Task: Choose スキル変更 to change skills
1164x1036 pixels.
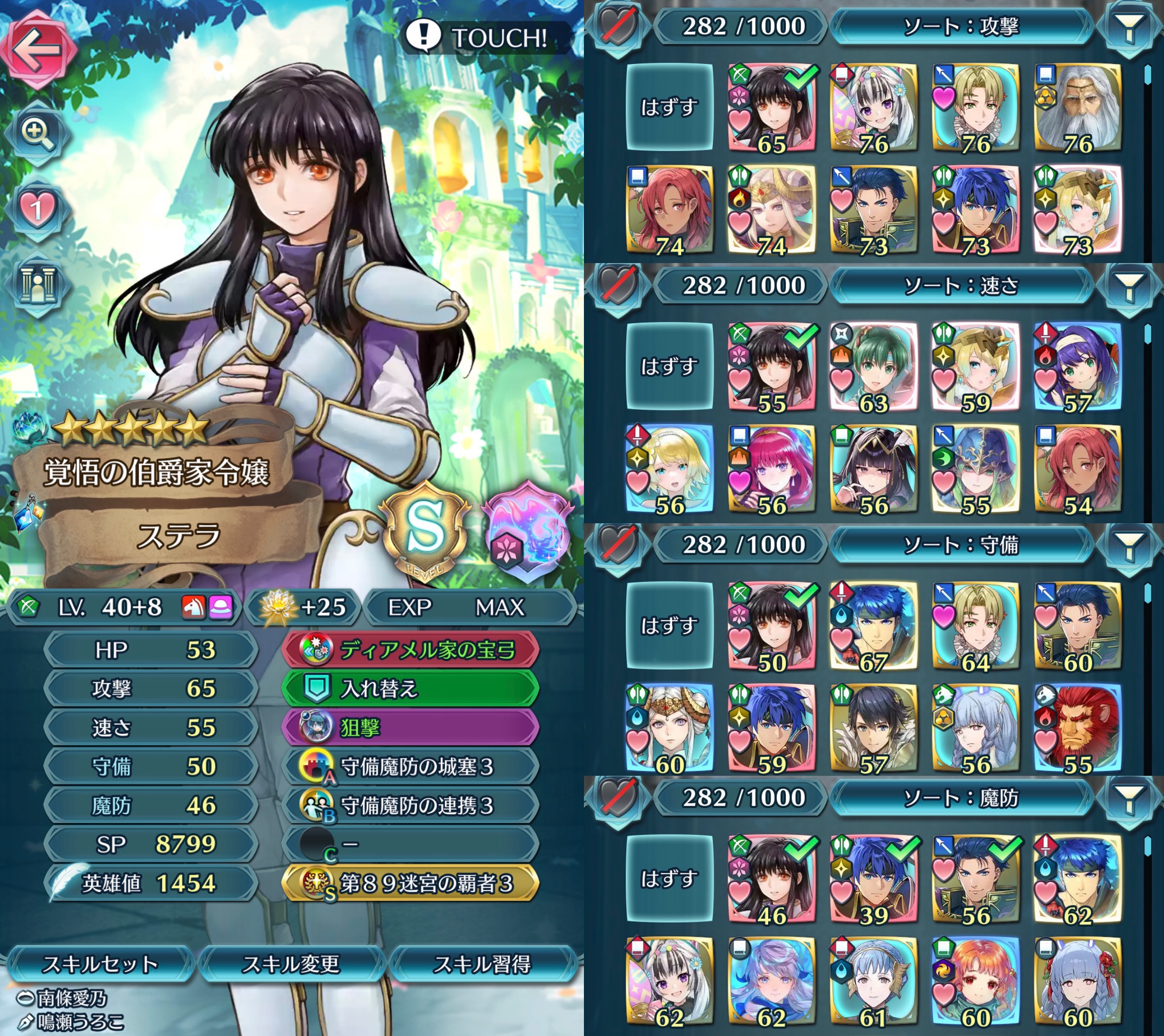Action: 291,964
